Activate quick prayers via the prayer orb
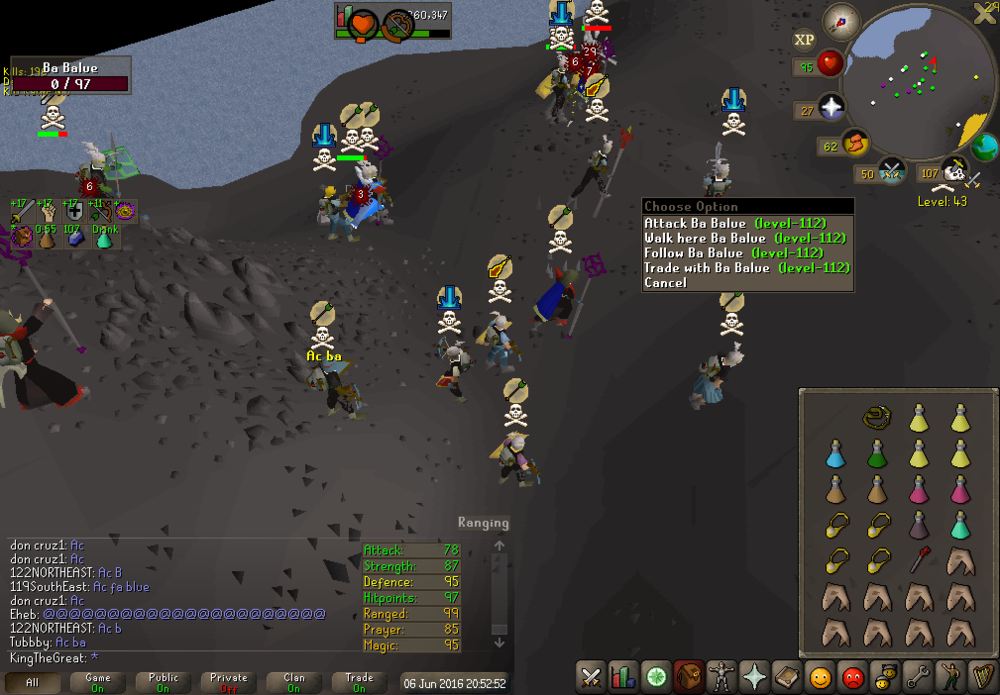1000x695 pixels. pyautogui.click(x=831, y=108)
